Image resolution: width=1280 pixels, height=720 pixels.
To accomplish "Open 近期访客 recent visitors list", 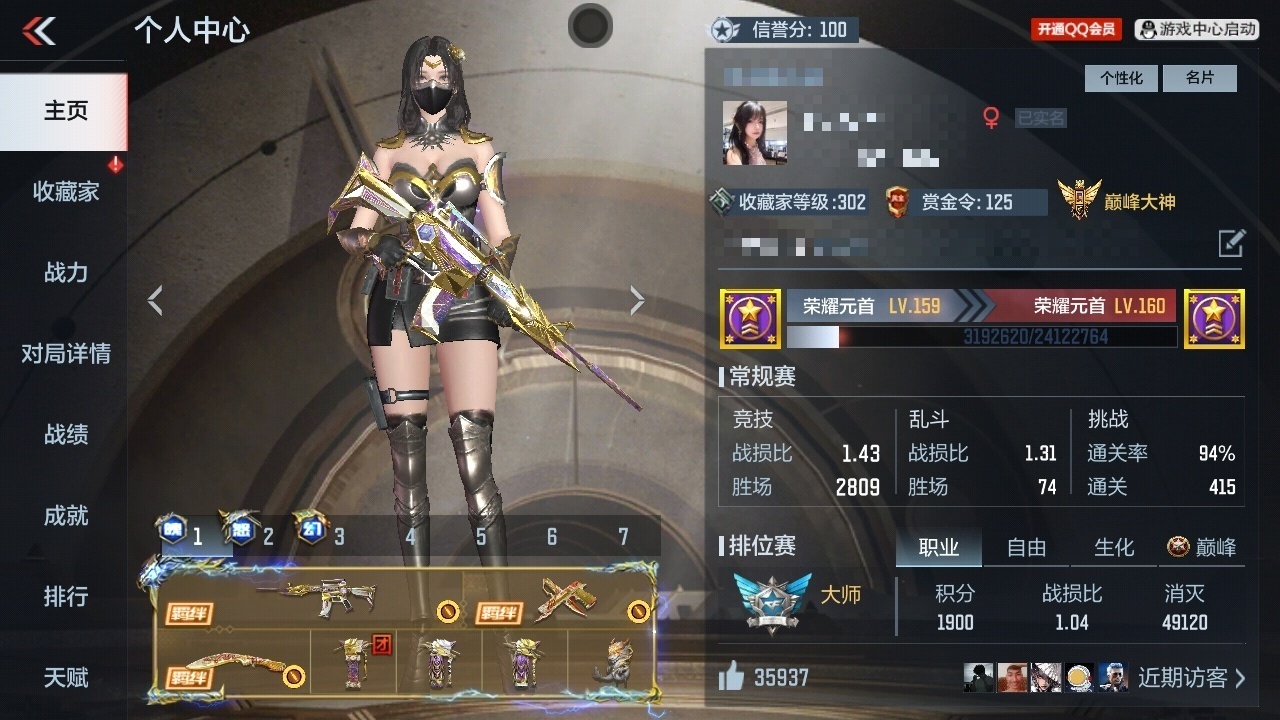I will [1190, 678].
